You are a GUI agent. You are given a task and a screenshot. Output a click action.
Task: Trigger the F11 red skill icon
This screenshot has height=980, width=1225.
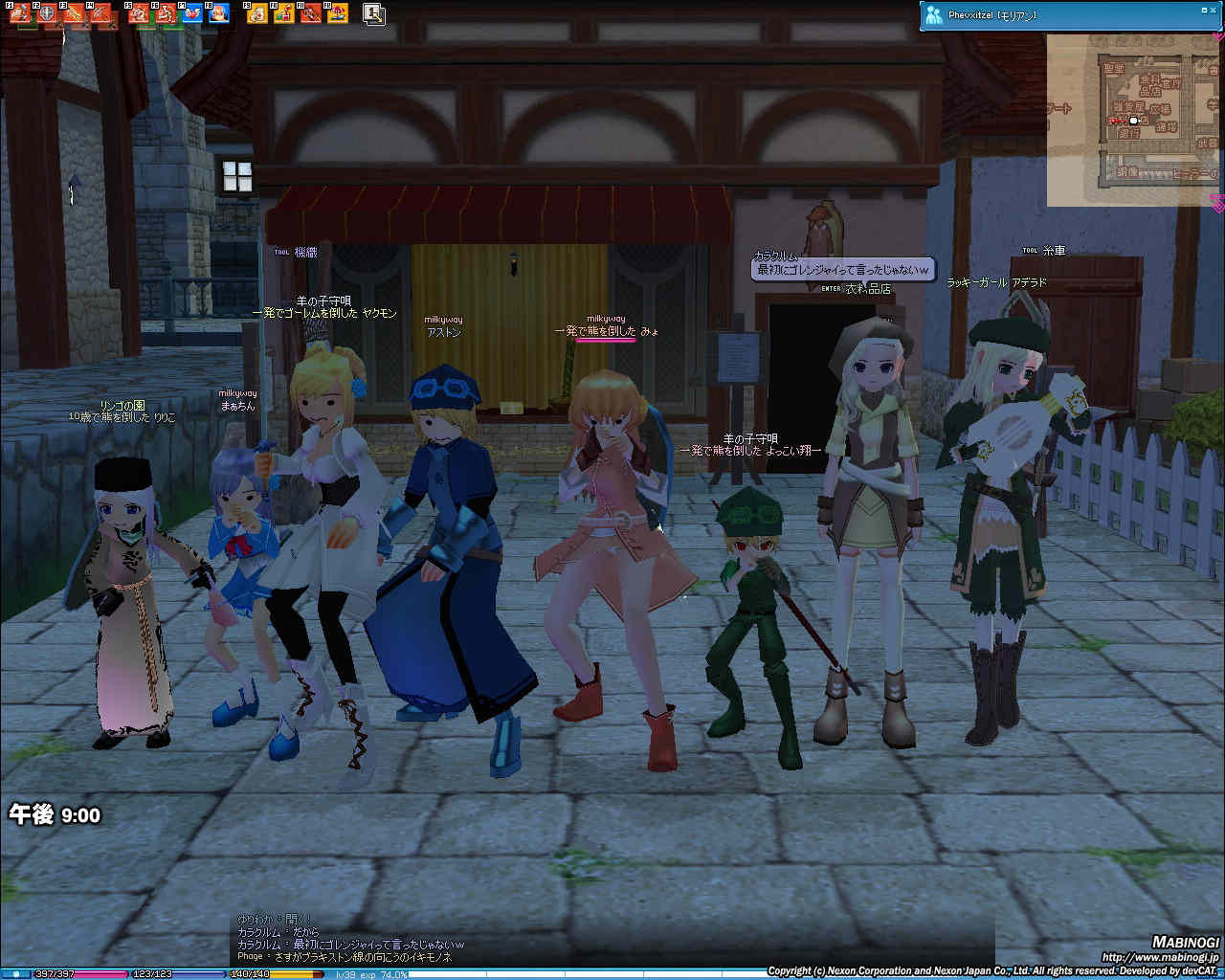[x=311, y=13]
